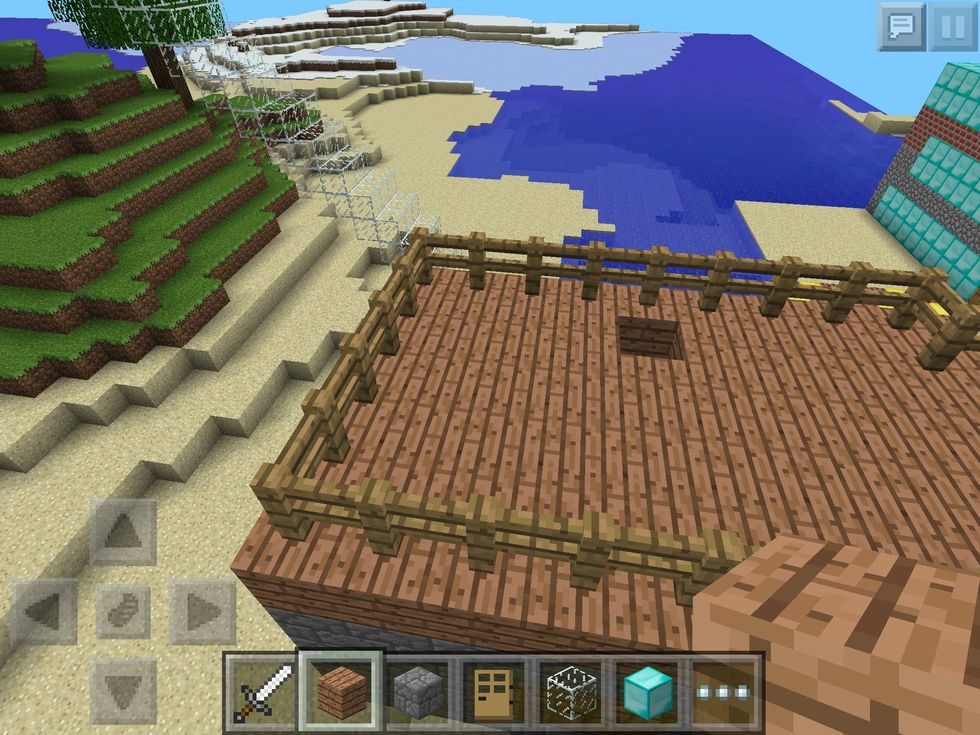Image resolution: width=980 pixels, height=735 pixels.
Task: Select the iron sword hotbar slot
Action: click(x=262, y=691)
